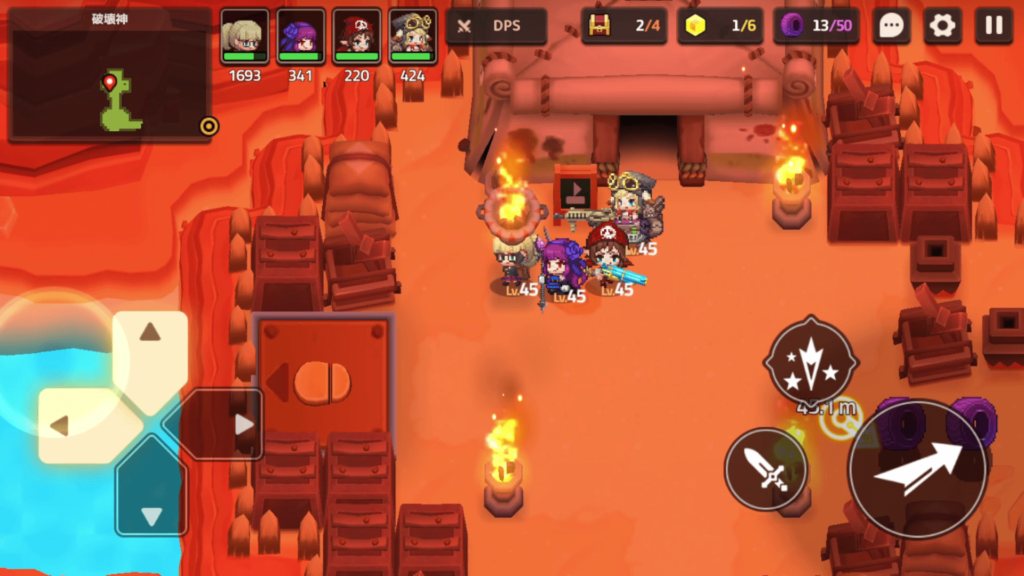Select the goggles hero portrait with 424 HP
Image resolution: width=1024 pixels, height=576 pixels.
click(x=413, y=37)
